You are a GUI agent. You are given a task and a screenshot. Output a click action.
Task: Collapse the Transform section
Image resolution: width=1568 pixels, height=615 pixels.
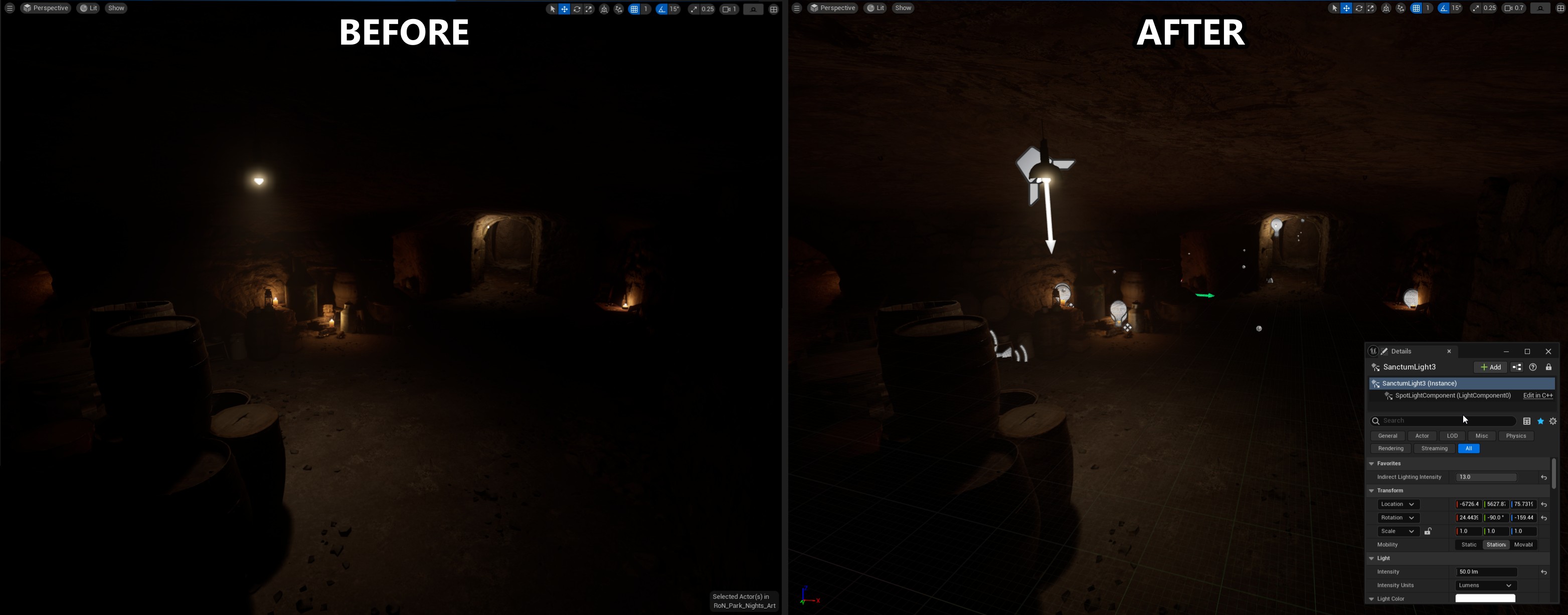(x=1371, y=490)
